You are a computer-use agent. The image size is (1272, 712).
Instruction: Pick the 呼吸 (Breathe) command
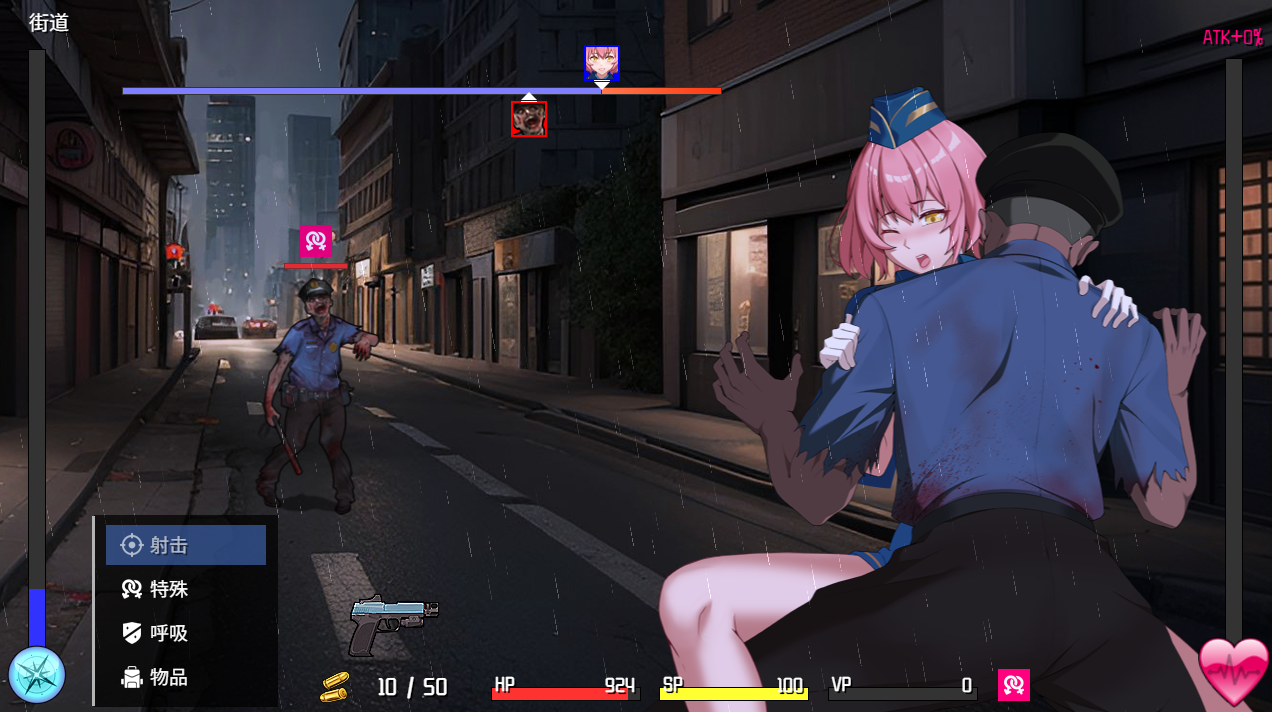186,633
